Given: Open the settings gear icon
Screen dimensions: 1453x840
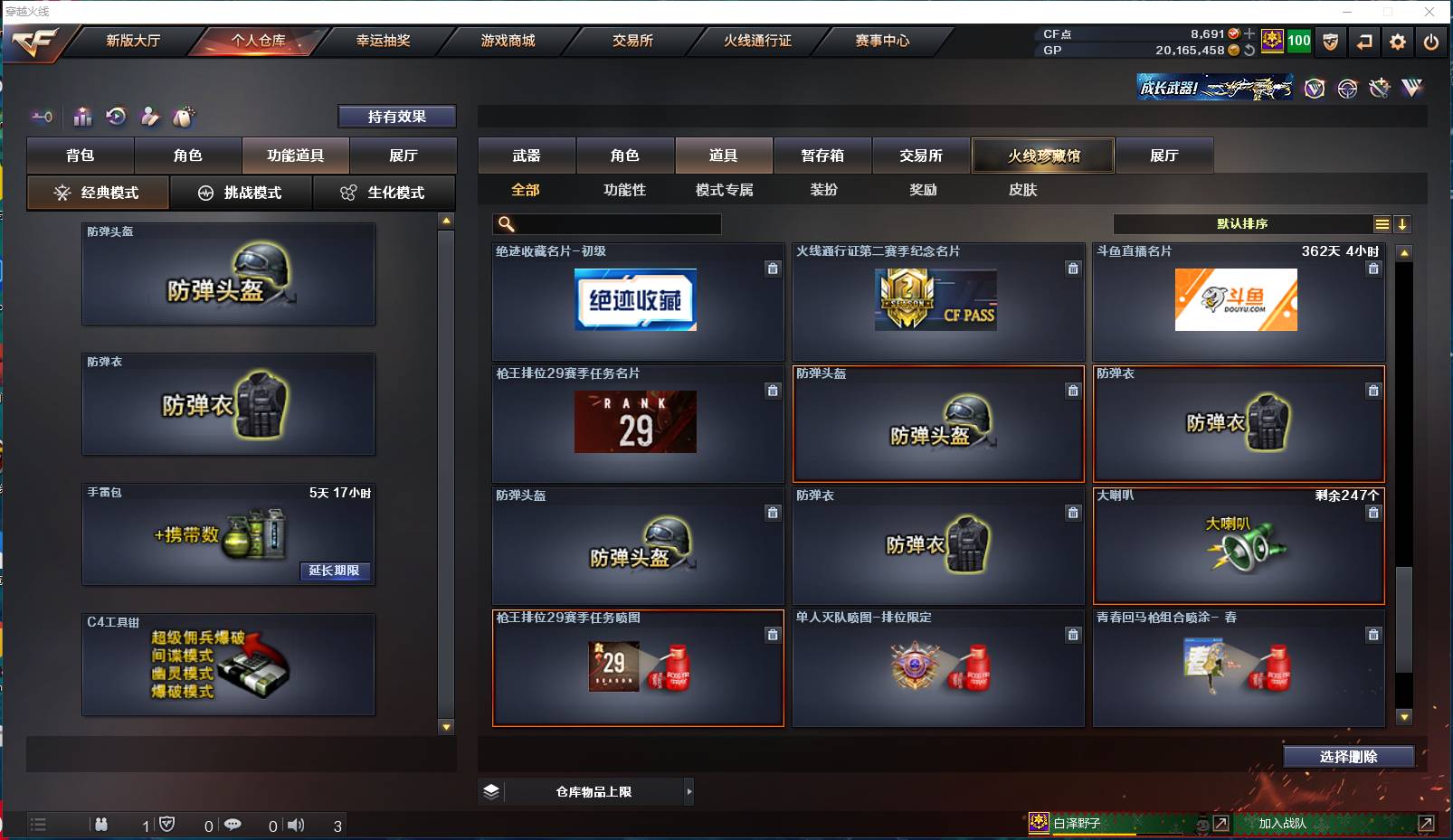Looking at the screenshot, I should point(1398,42).
